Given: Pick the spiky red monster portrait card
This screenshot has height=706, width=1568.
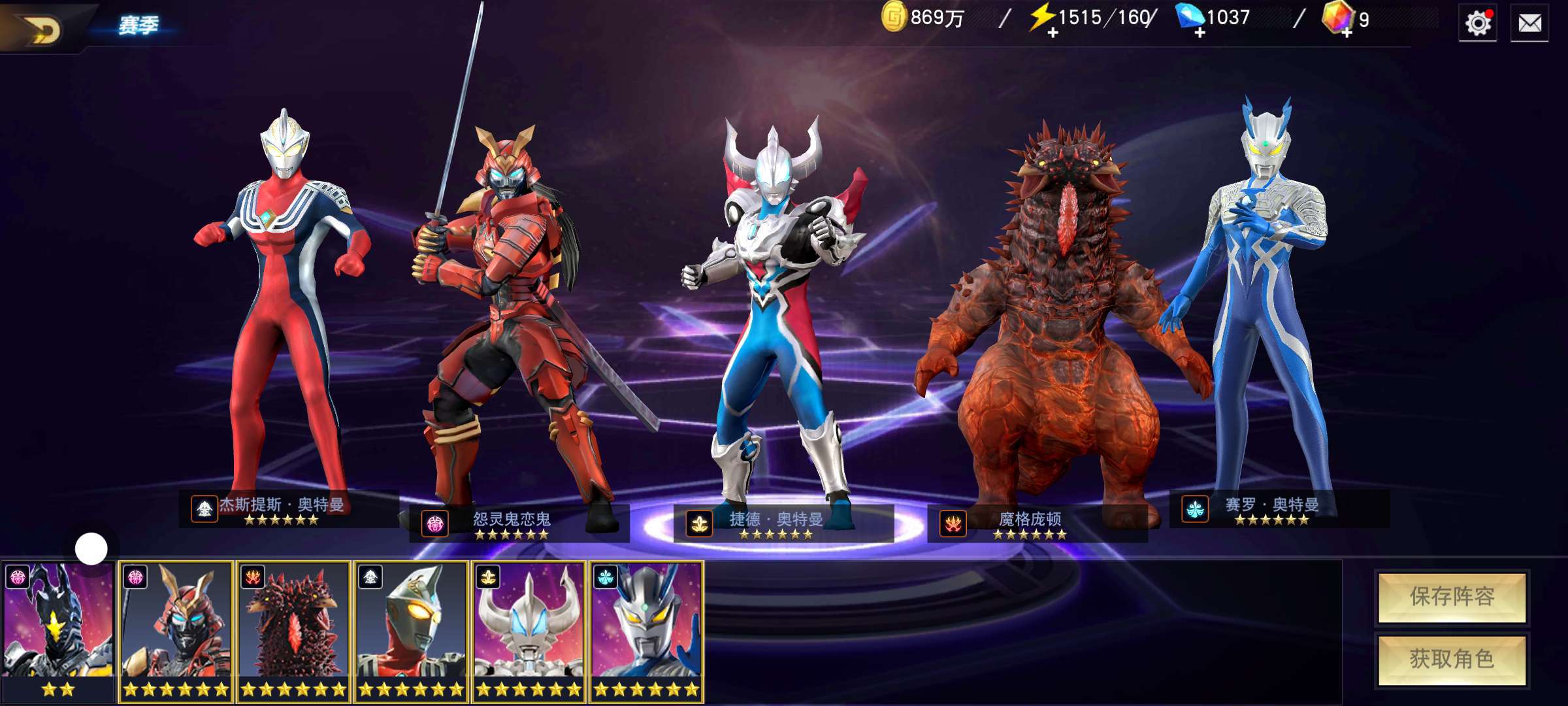Looking at the screenshot, I should pos(293,630).
